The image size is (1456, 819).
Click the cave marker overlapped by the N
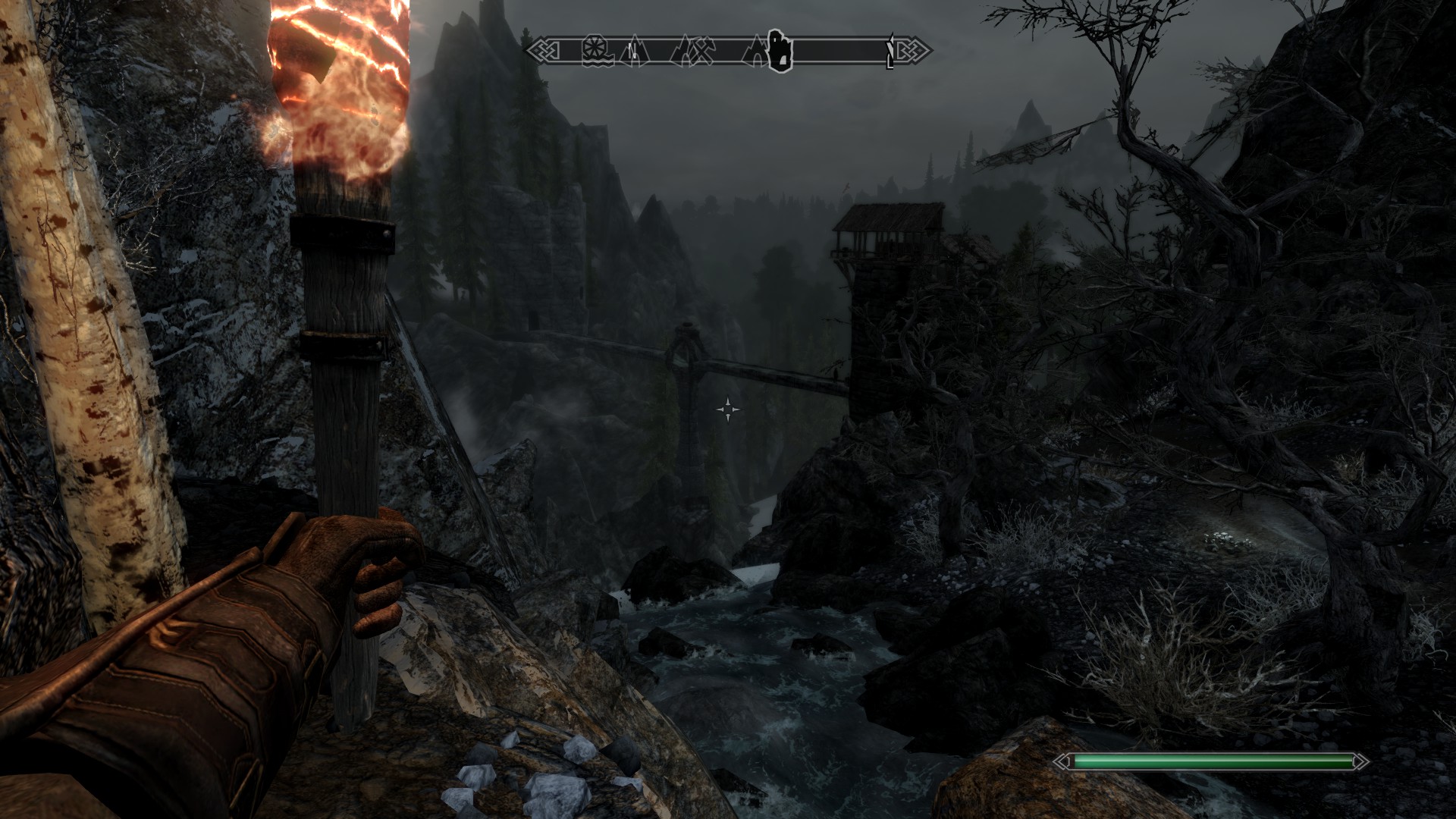click(x=636, y=52)
